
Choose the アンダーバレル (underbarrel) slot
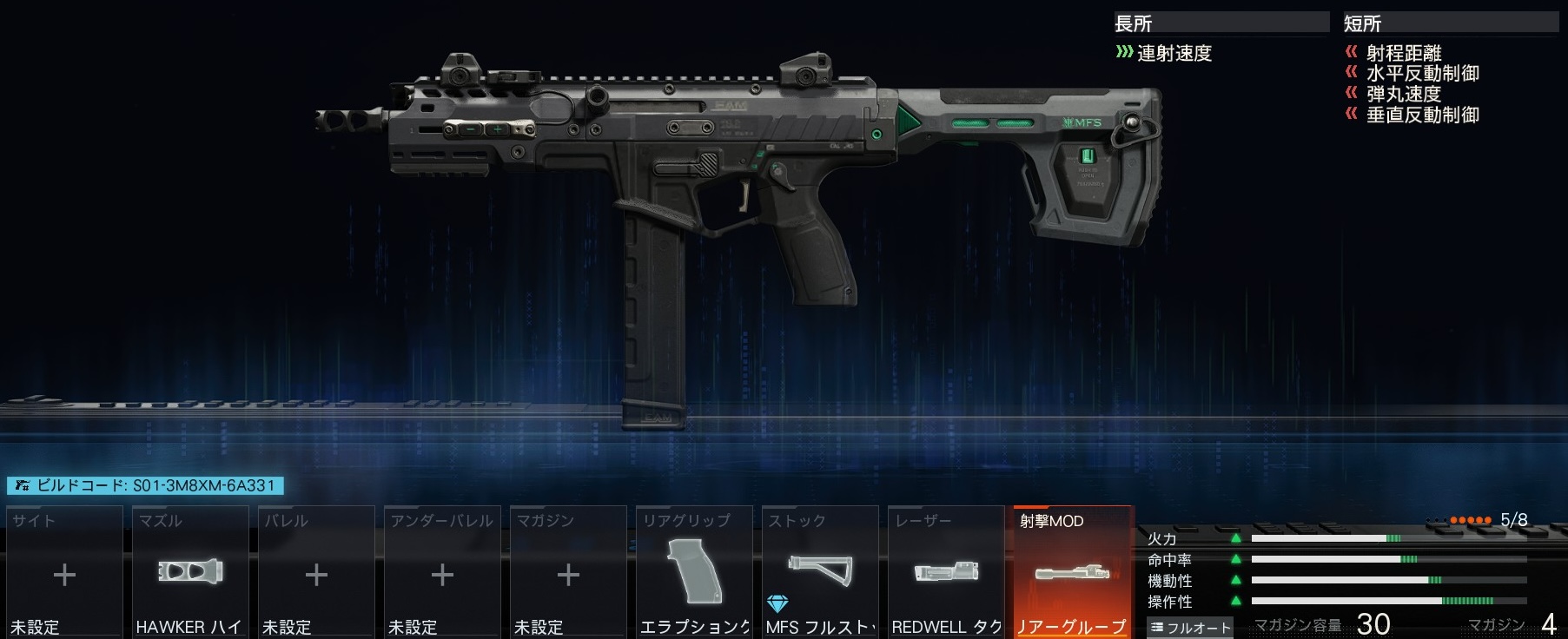(442, 573)
